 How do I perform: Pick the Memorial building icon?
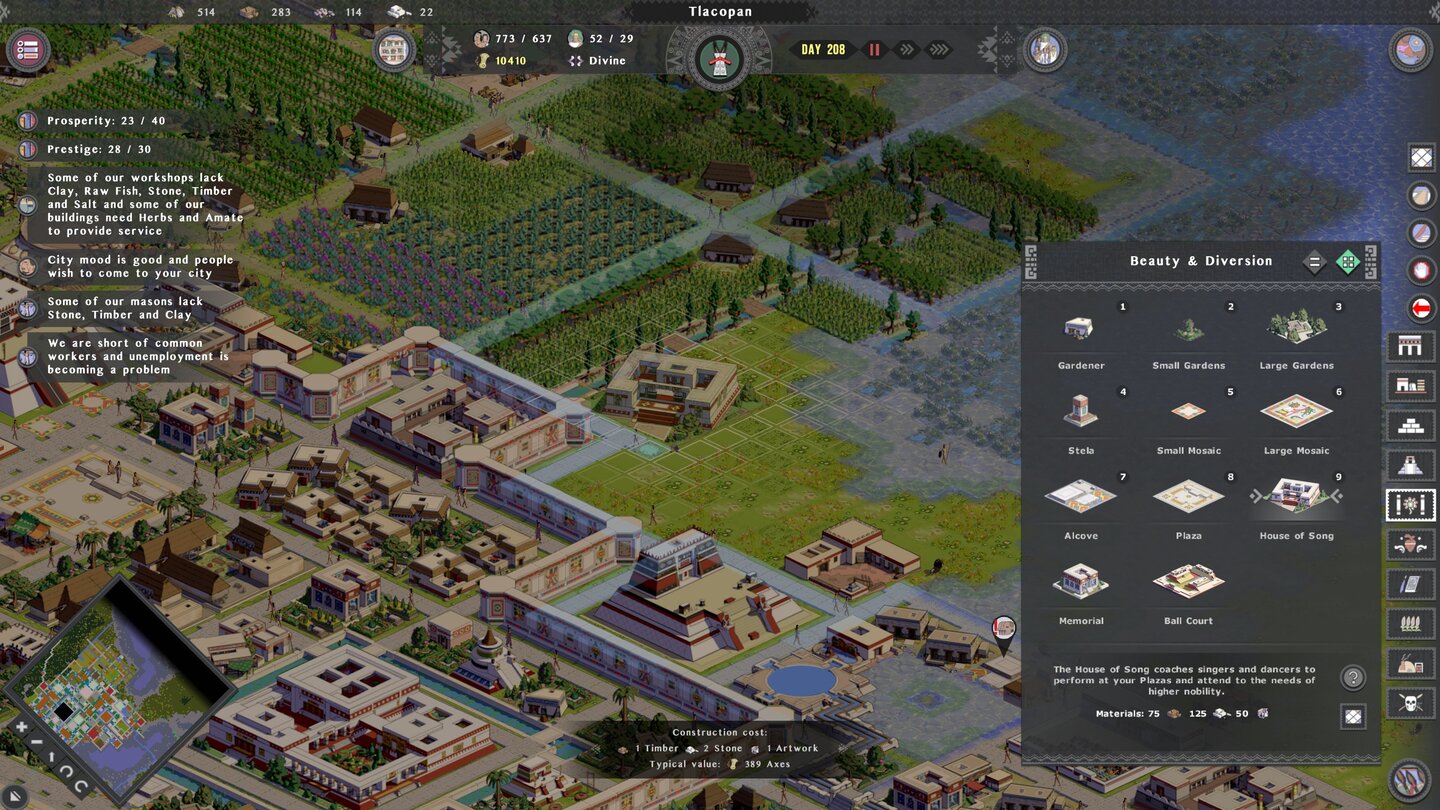(1080, 580)
